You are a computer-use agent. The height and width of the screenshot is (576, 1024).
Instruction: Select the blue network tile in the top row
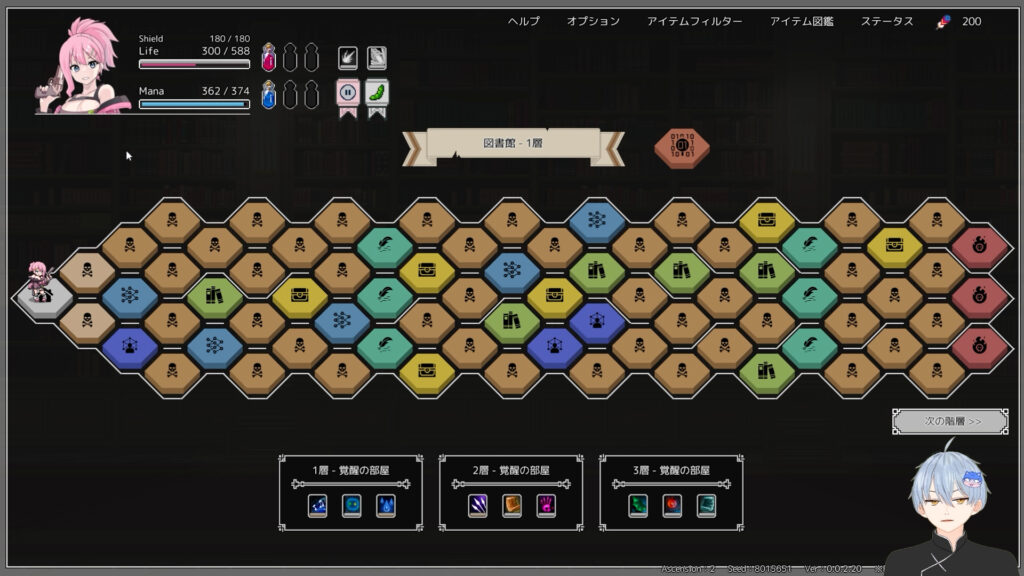pyautogui.click(x=597, y=220)
